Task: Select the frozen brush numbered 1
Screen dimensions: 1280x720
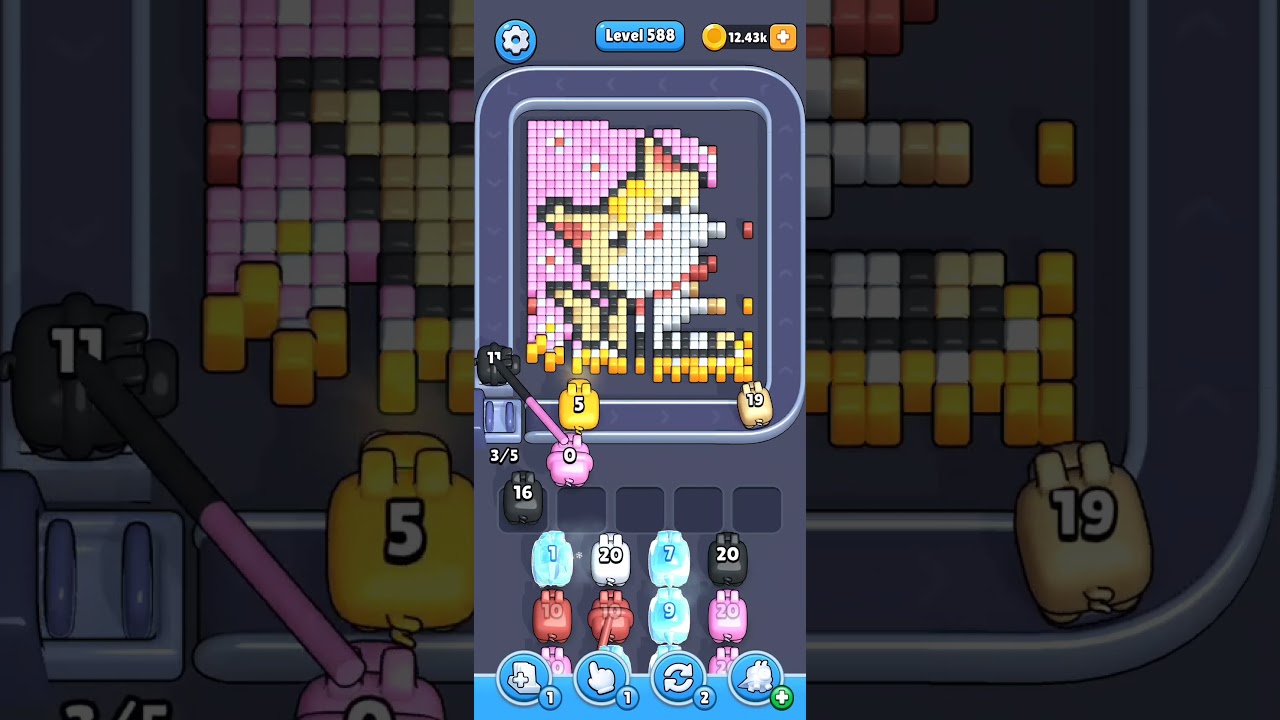Action: tap(553, 557)
